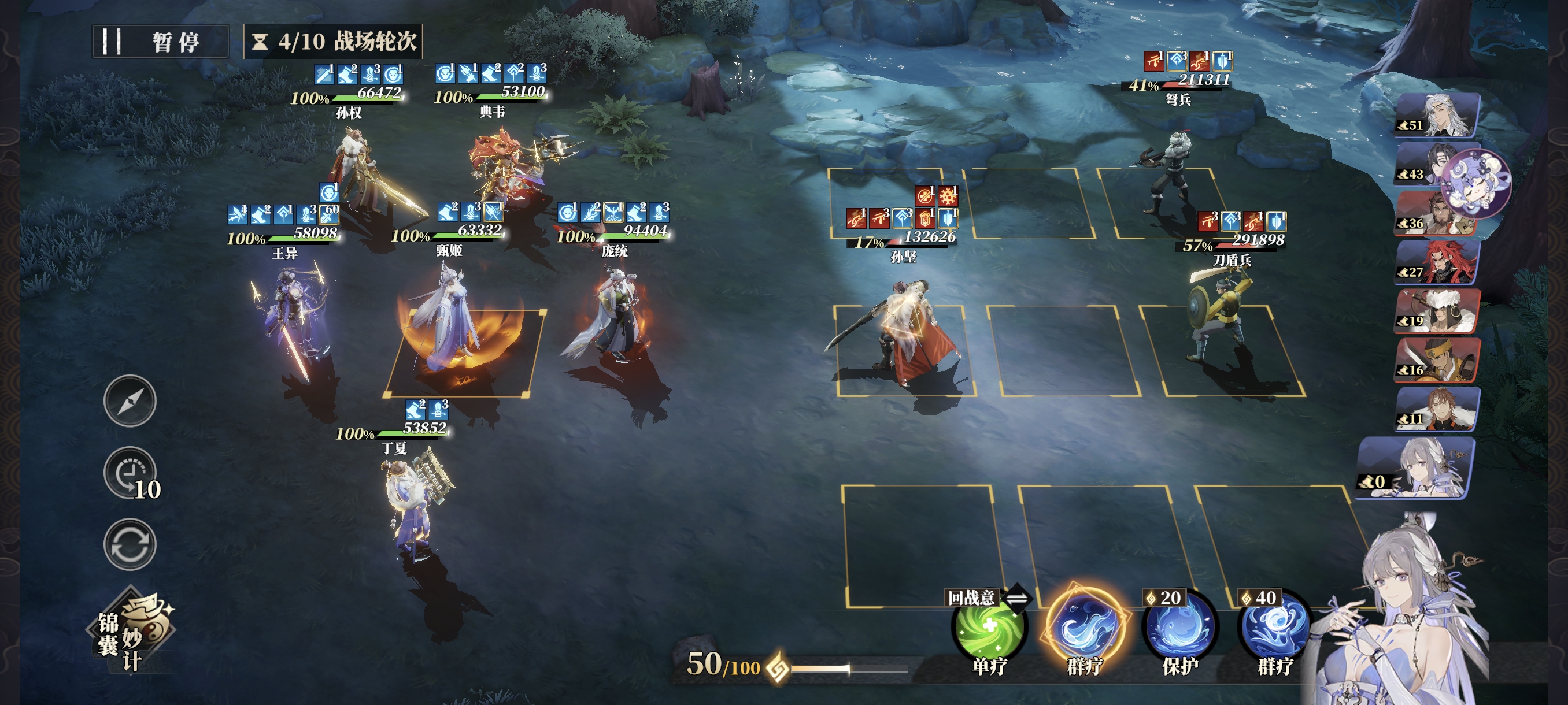Cast the 保护 skill costing 20
Screen dimensions: 1568x705
pyautogui.click(x=1179, y=628)
